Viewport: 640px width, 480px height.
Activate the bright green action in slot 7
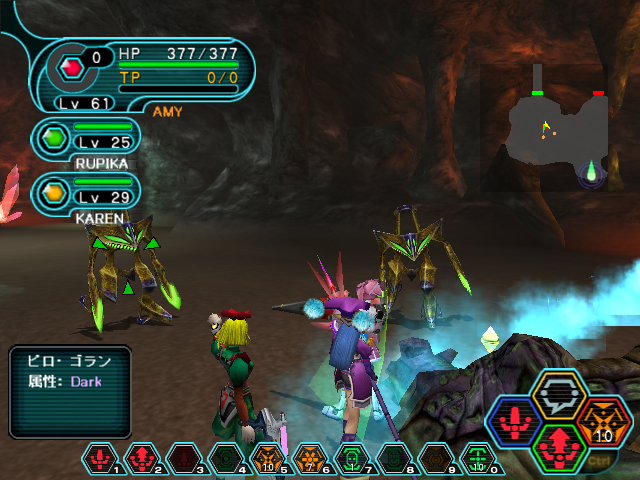(351, 458)
